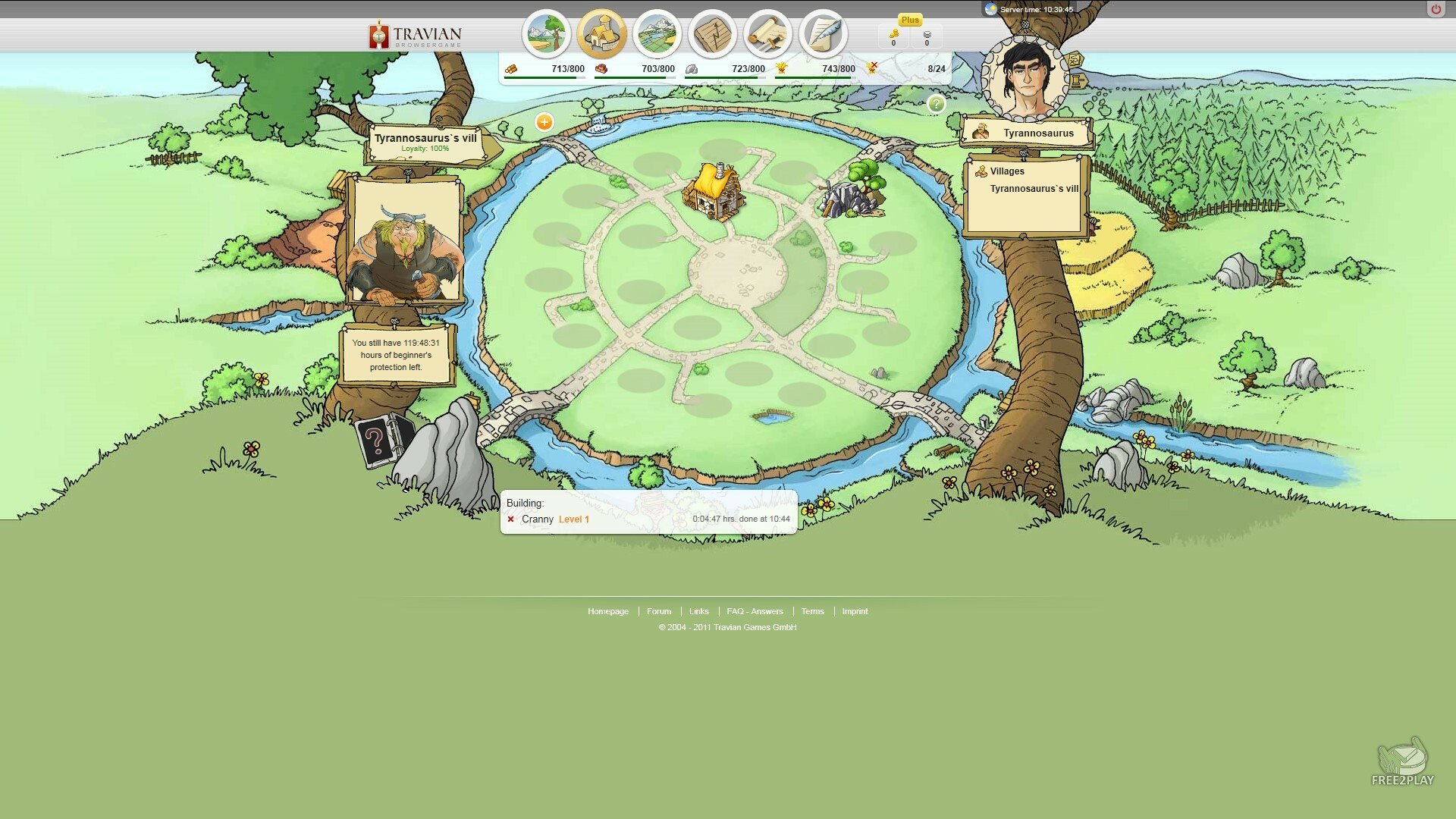Open hero adventures map tab beside portrait
The height and width of the screenshot is (819, 1456).
pos(1075,59)
